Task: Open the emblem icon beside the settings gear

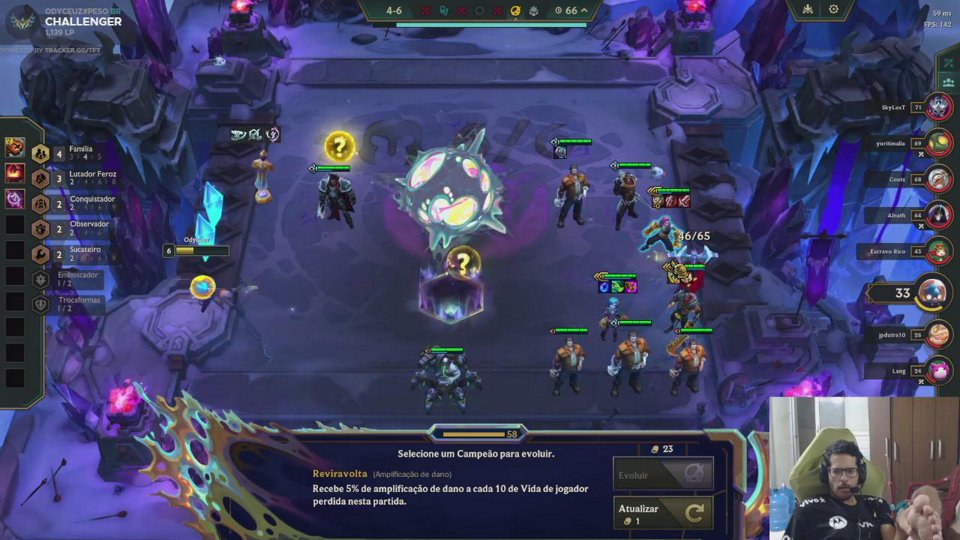Action: [x=806, y=9]
